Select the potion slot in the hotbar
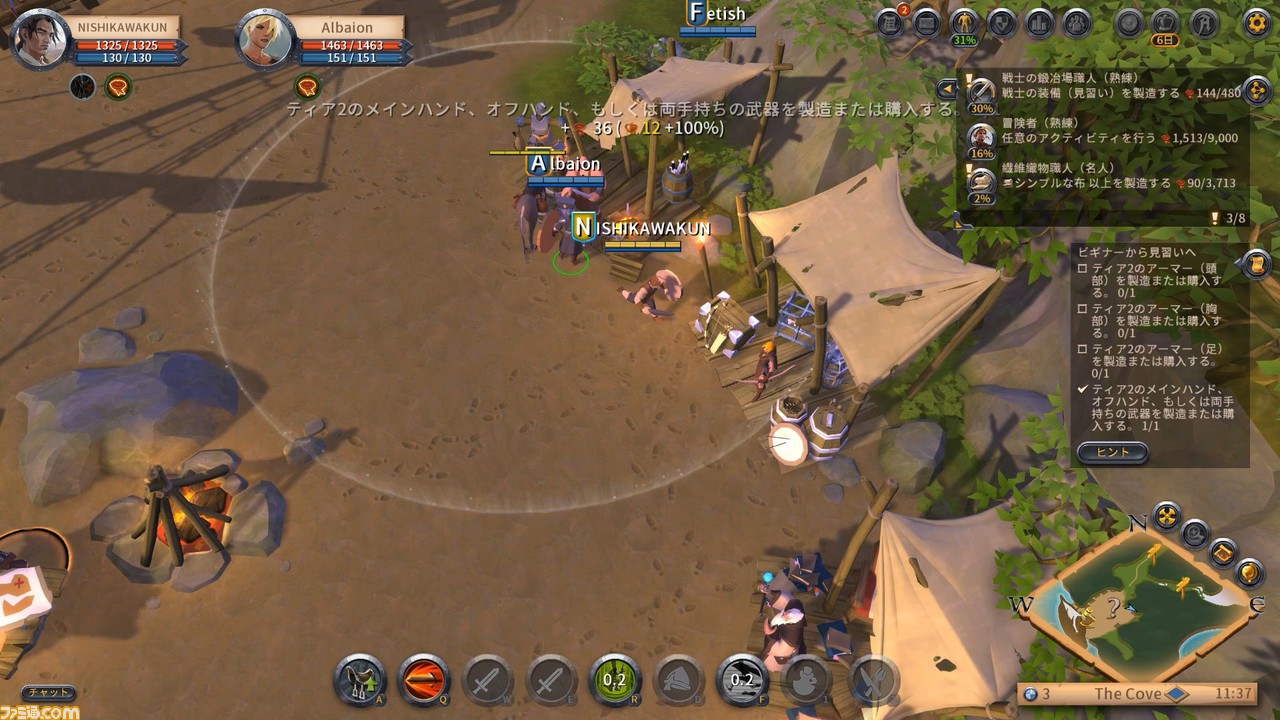Viewport: 1280px width, 720px height. 806,682
